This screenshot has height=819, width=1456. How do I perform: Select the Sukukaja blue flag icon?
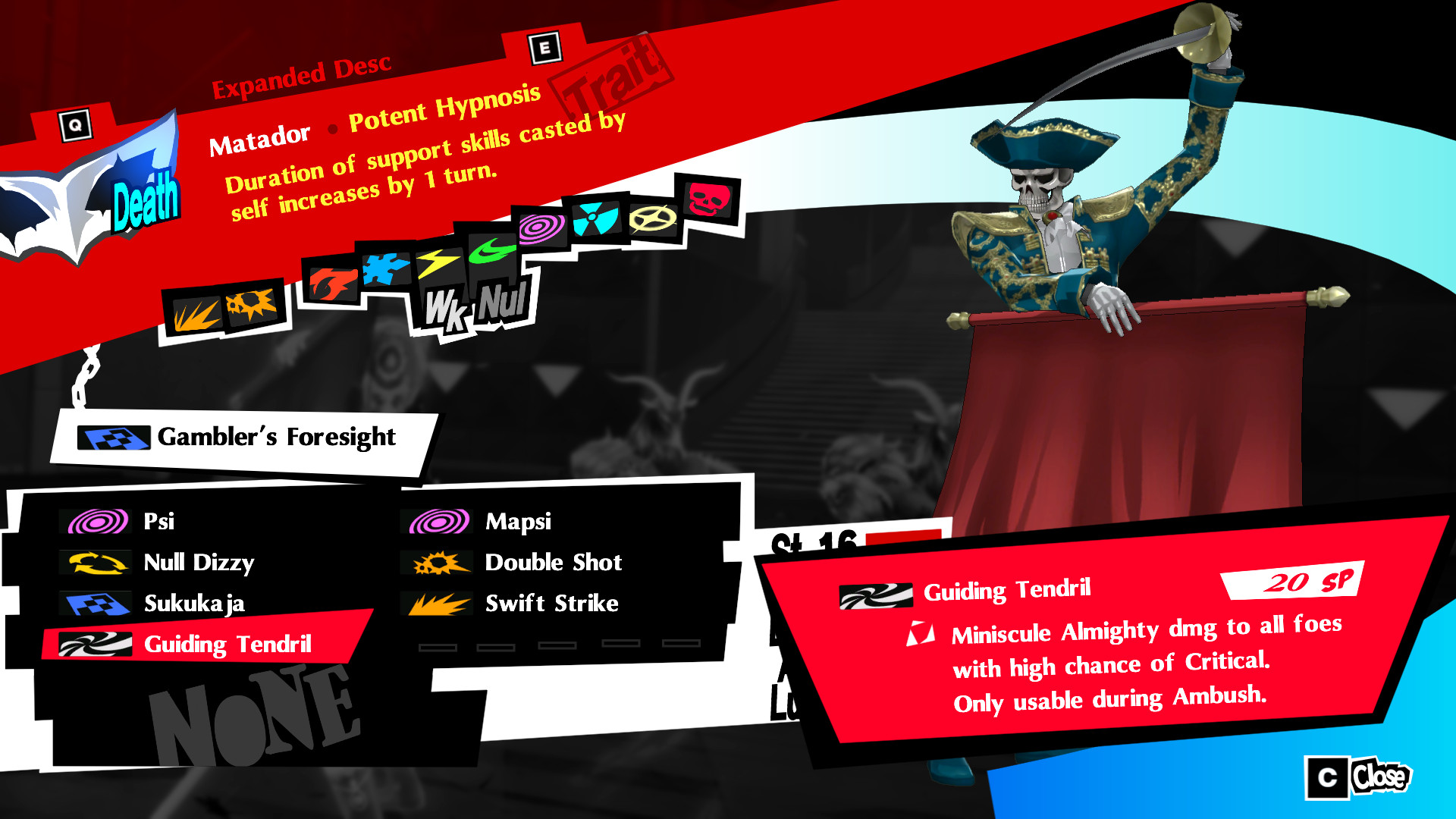tap(95, 604)
